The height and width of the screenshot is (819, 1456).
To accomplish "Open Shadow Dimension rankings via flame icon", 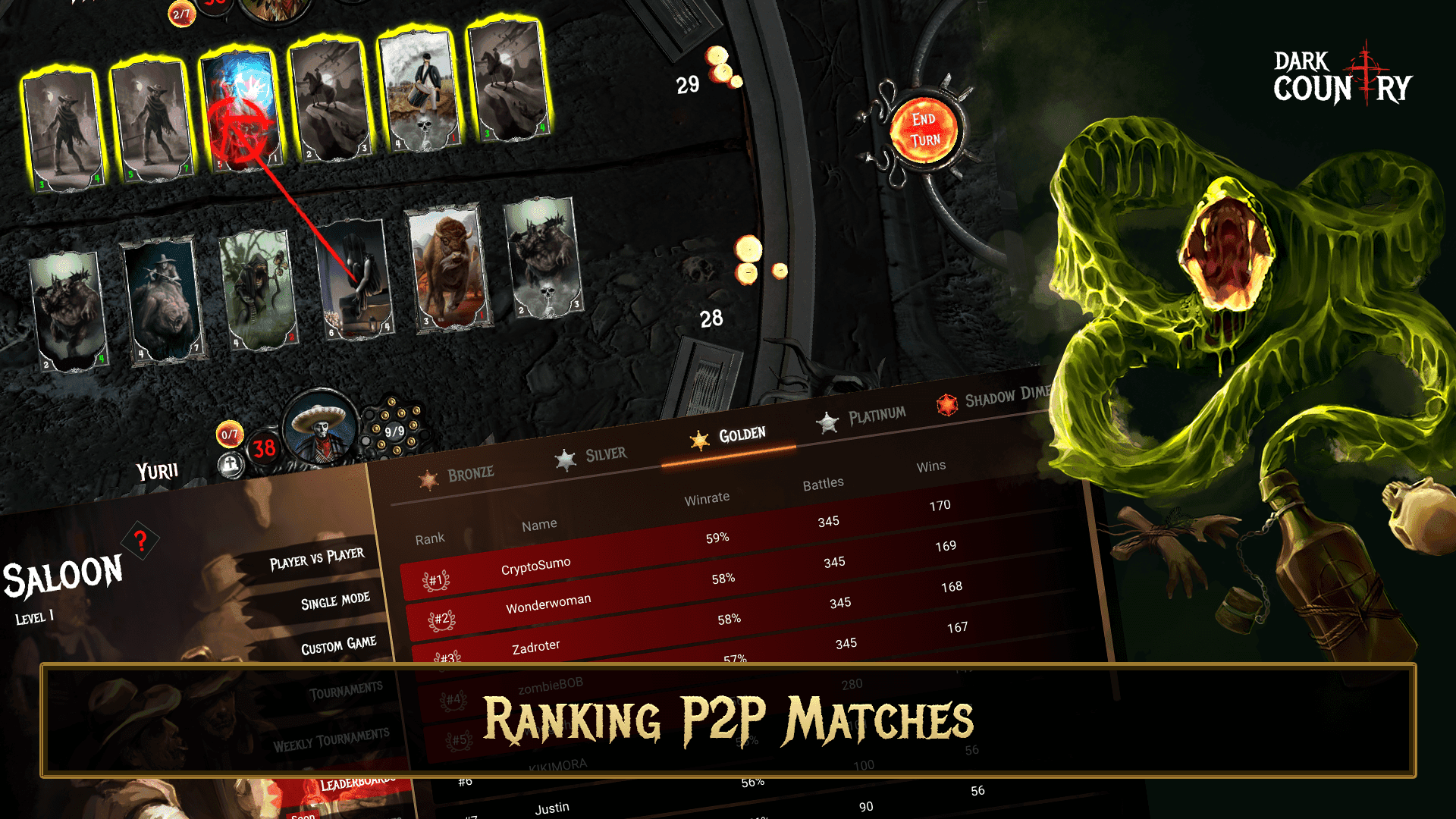I will pyautogui.click(x=946, y=405).
